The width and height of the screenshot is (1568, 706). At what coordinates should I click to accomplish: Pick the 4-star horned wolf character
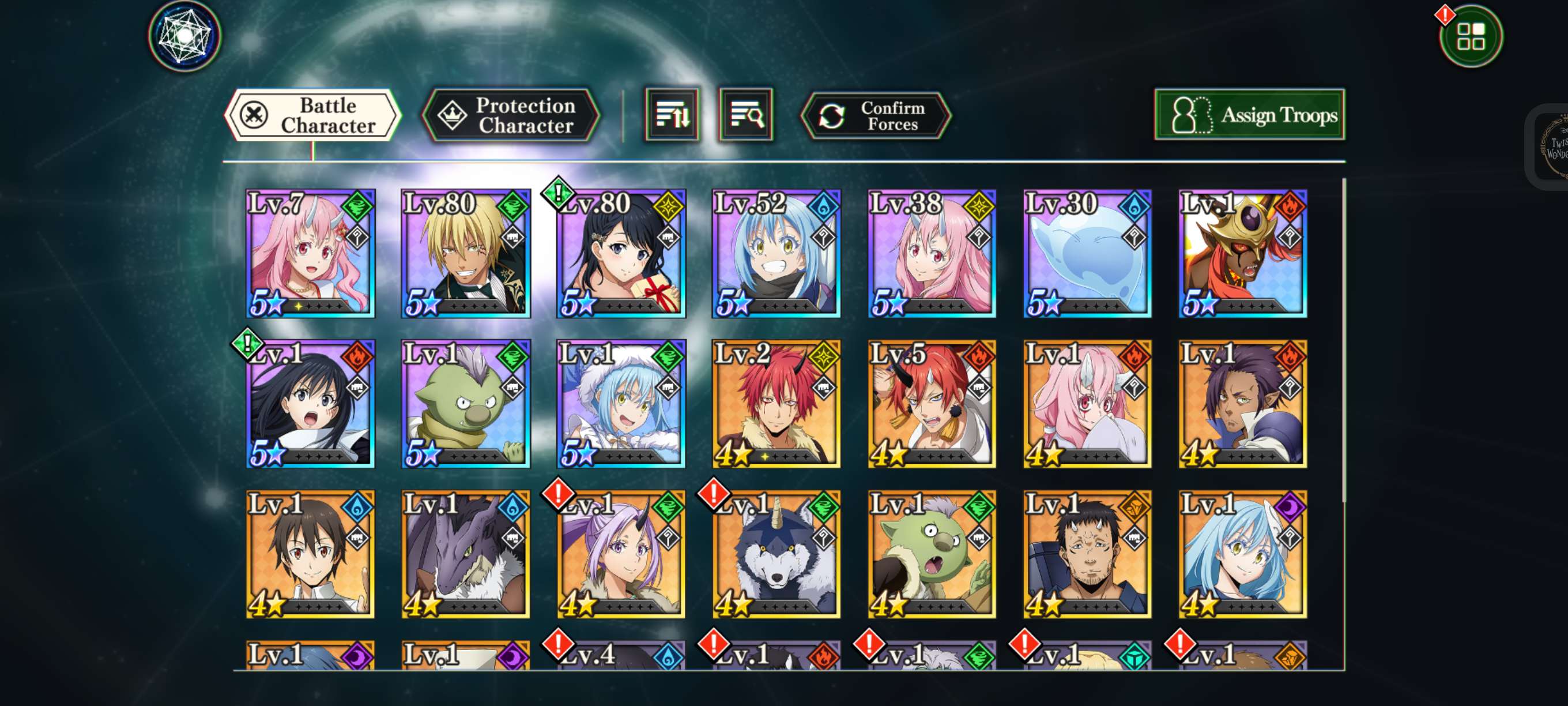777,554
